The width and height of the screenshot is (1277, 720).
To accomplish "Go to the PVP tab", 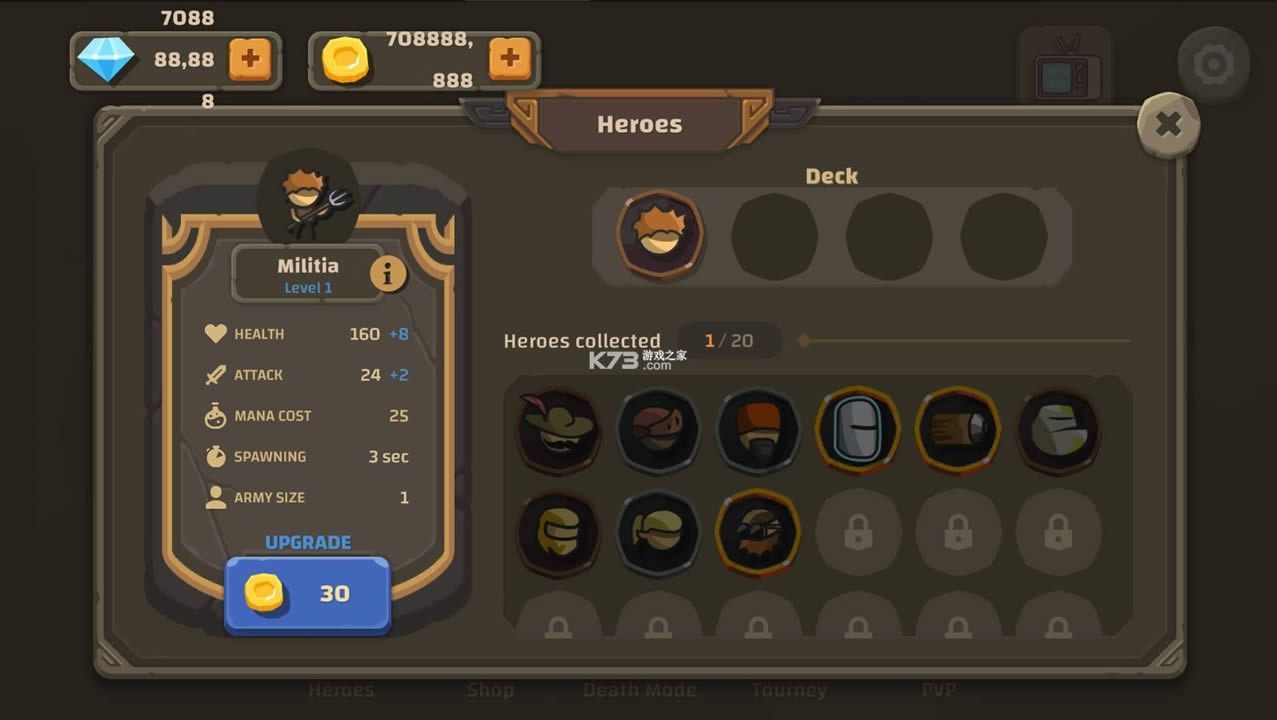I will (x=938, y=690).
